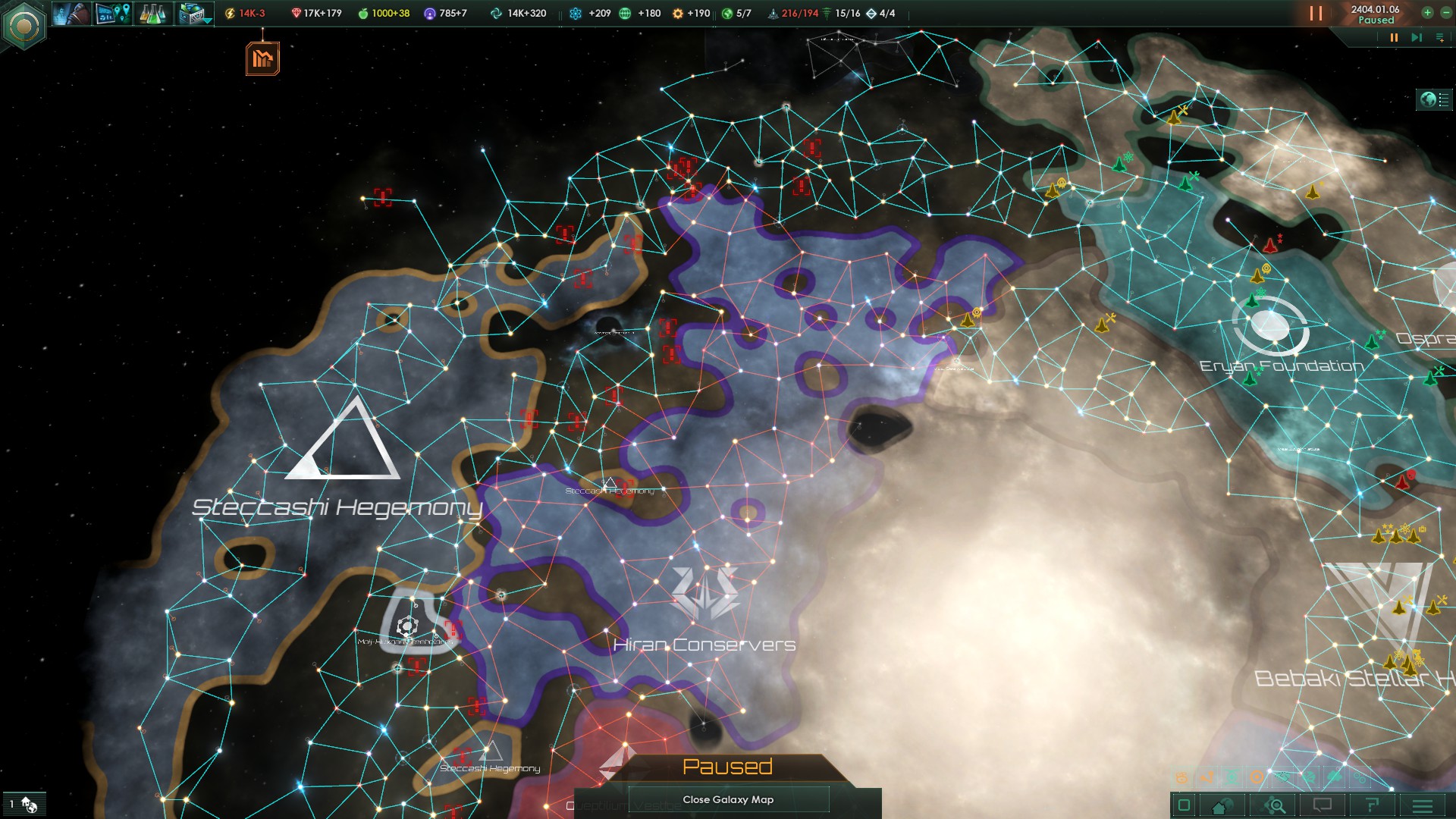Increase game speed with the plus control
1456x819 pixels.
pyautogui.click(x=1428, y=13)
